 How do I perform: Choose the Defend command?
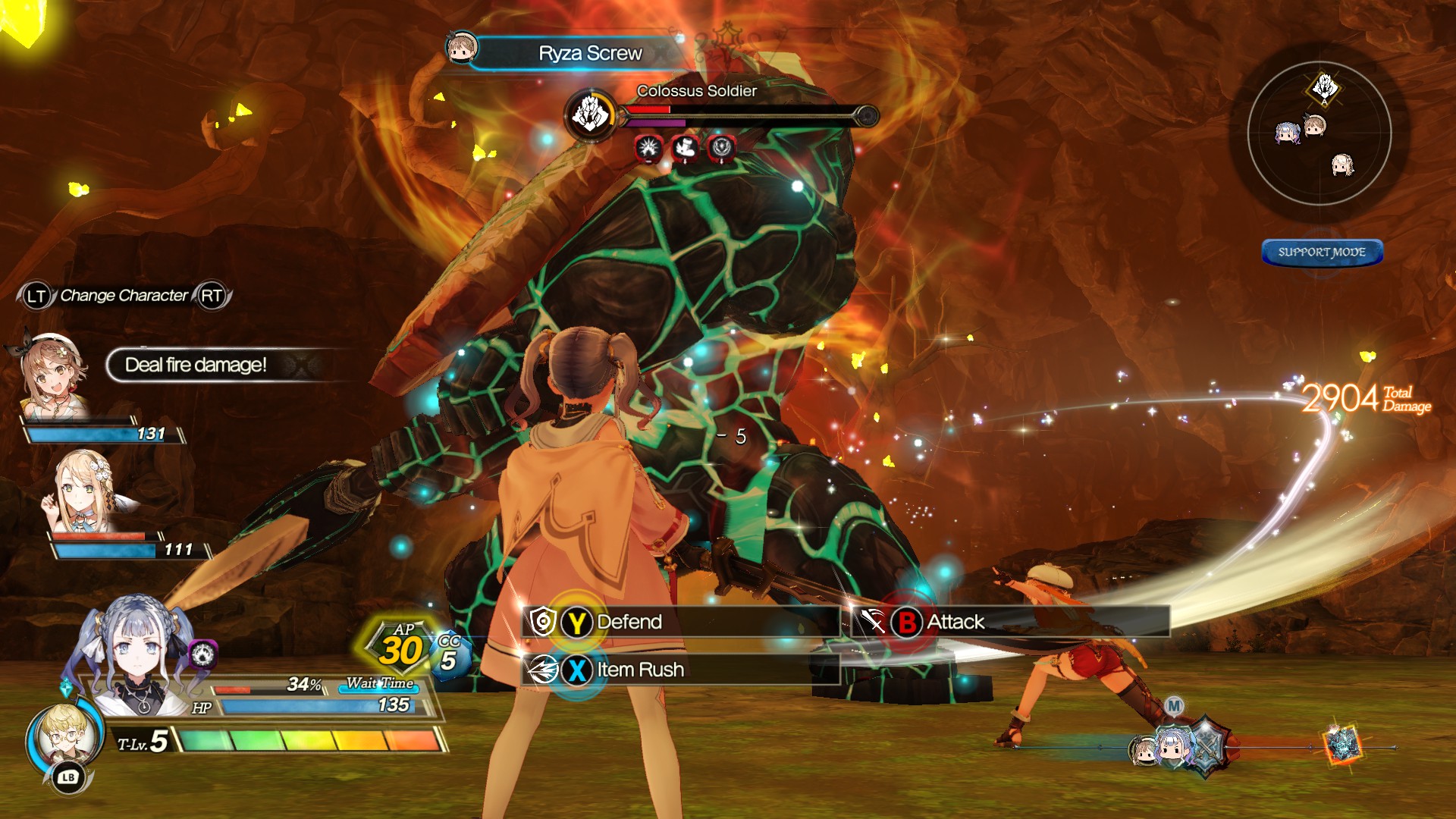628,623
